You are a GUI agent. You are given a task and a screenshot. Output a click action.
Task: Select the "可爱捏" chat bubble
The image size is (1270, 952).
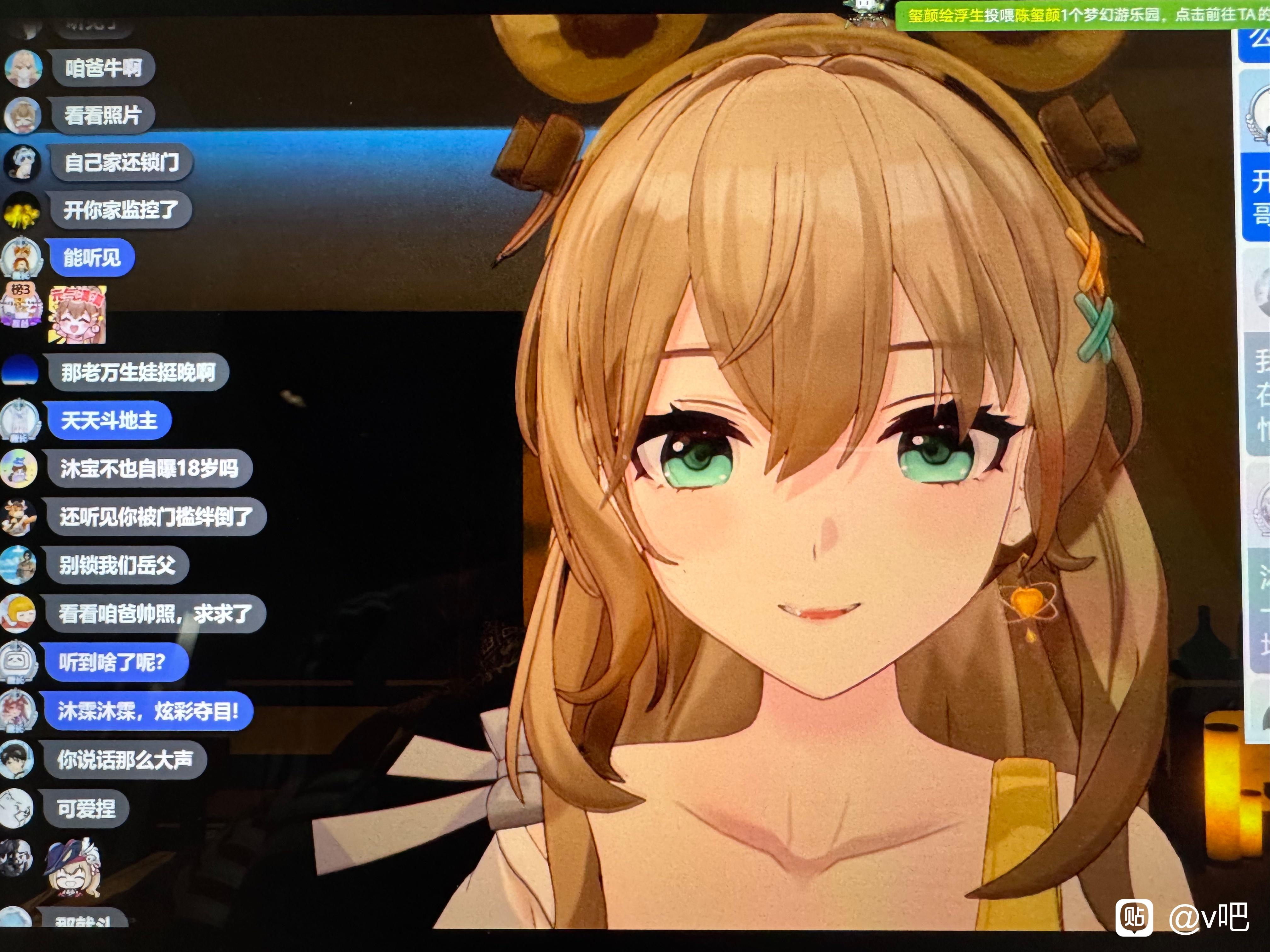[86, 808]
